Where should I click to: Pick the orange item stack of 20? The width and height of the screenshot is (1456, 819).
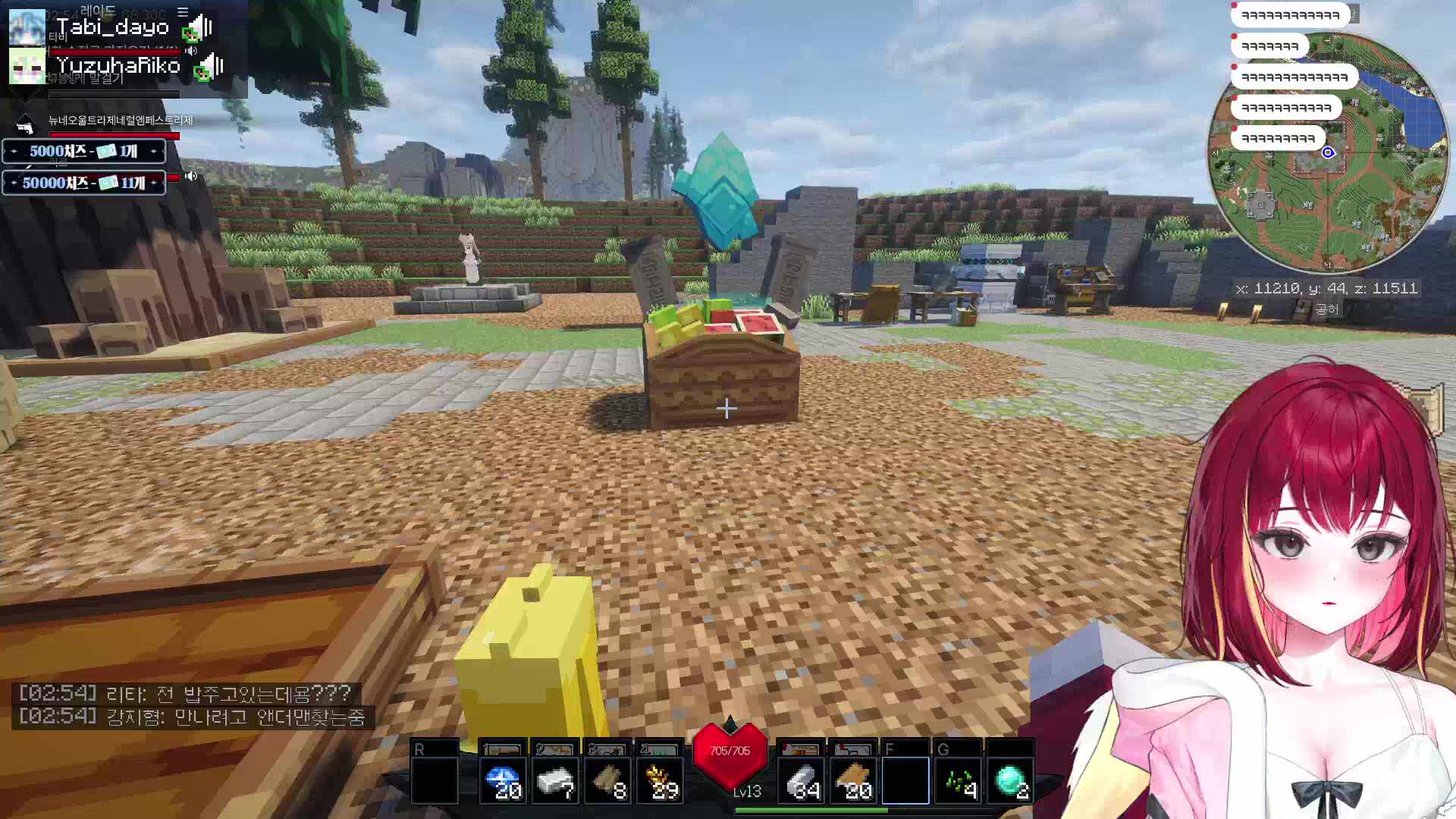tap(853, 780)
